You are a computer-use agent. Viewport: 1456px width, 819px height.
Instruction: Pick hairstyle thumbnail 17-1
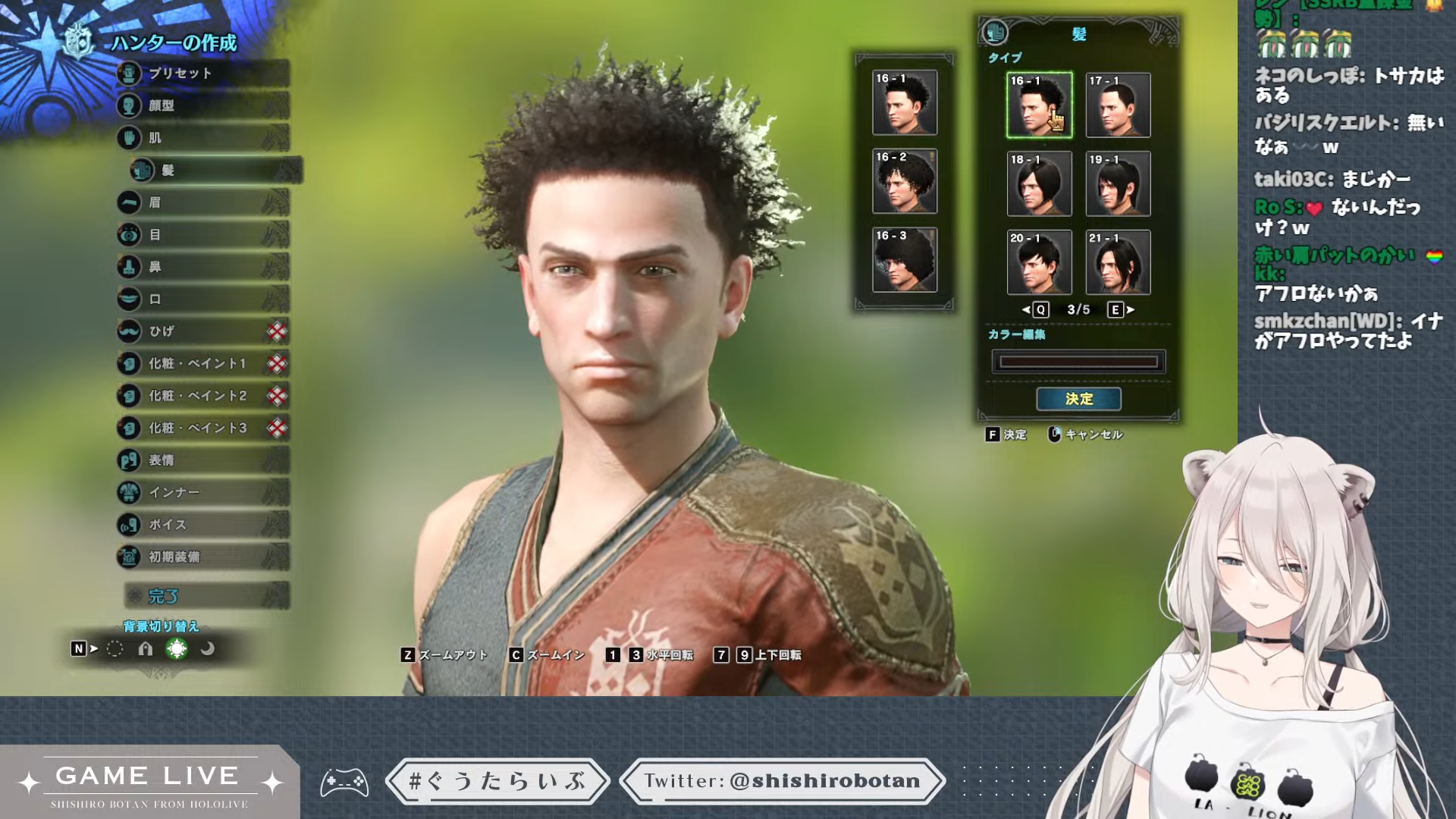click(1118, 105)
